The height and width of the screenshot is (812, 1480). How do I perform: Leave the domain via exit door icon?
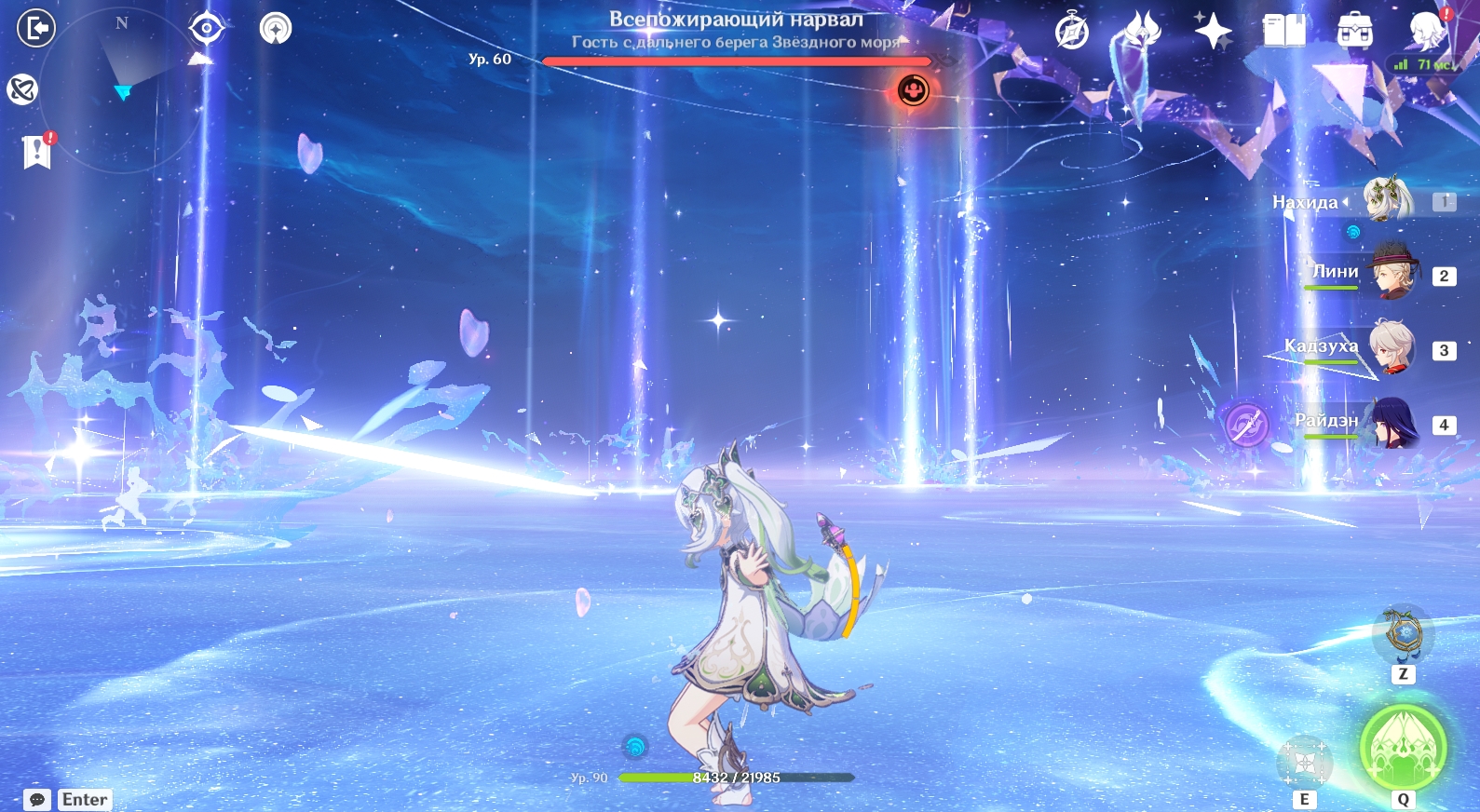click(x=36, y=29)
